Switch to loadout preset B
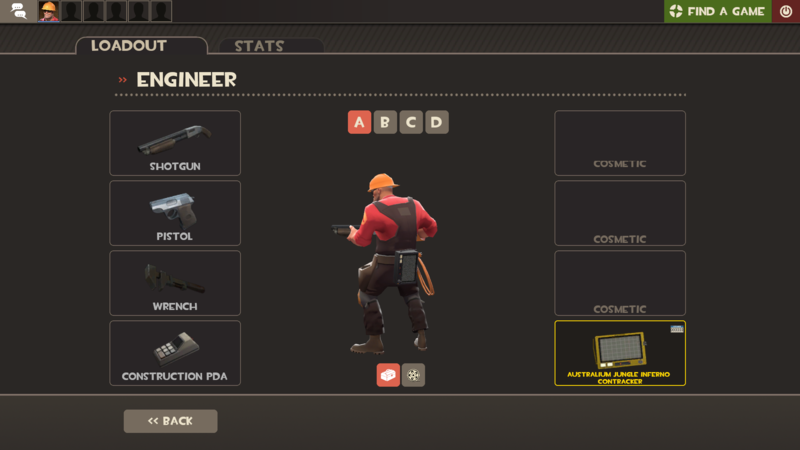 [385, 122]
